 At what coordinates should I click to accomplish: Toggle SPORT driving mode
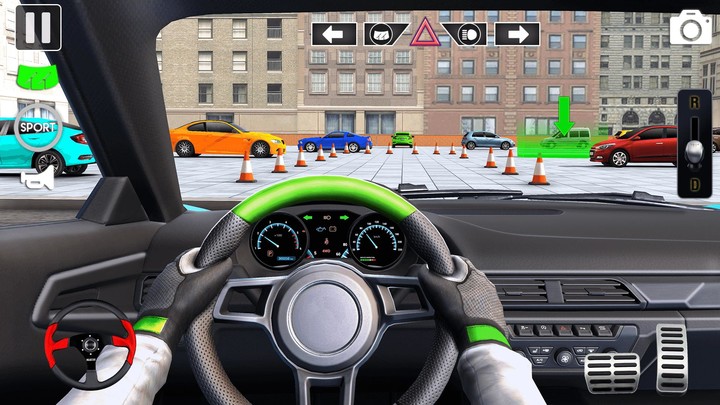[x=38, y=128]
